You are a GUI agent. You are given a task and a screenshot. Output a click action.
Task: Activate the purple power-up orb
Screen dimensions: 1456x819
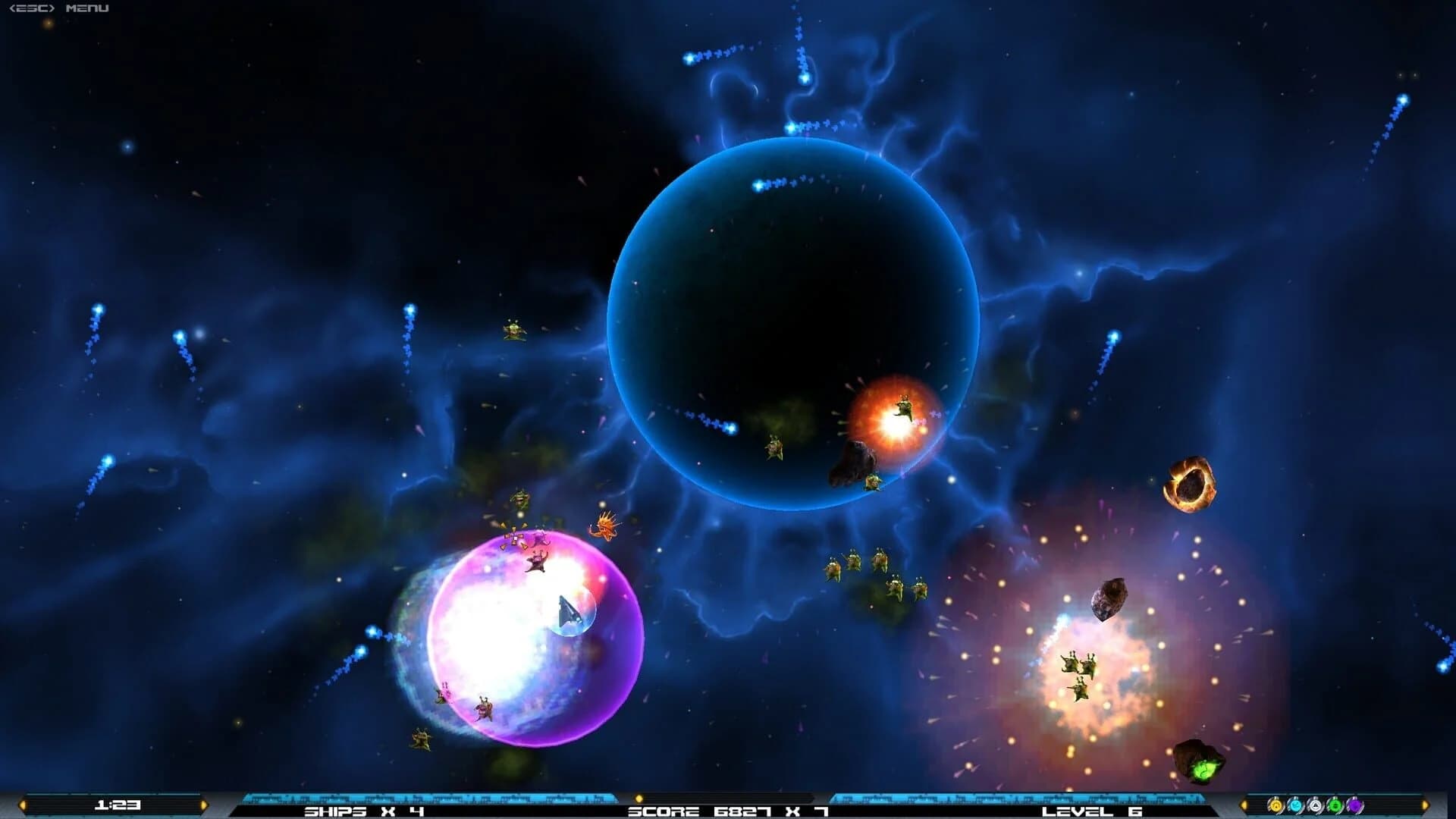tap(1354, 805)
